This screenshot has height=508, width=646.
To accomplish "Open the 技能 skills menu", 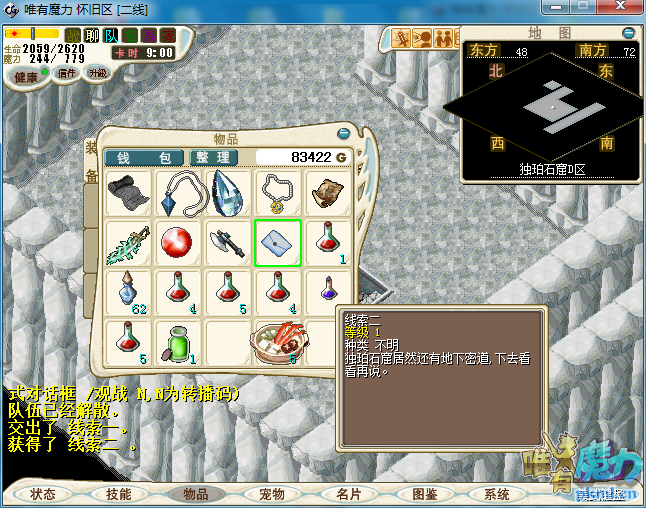I will [x=119, y=494].
